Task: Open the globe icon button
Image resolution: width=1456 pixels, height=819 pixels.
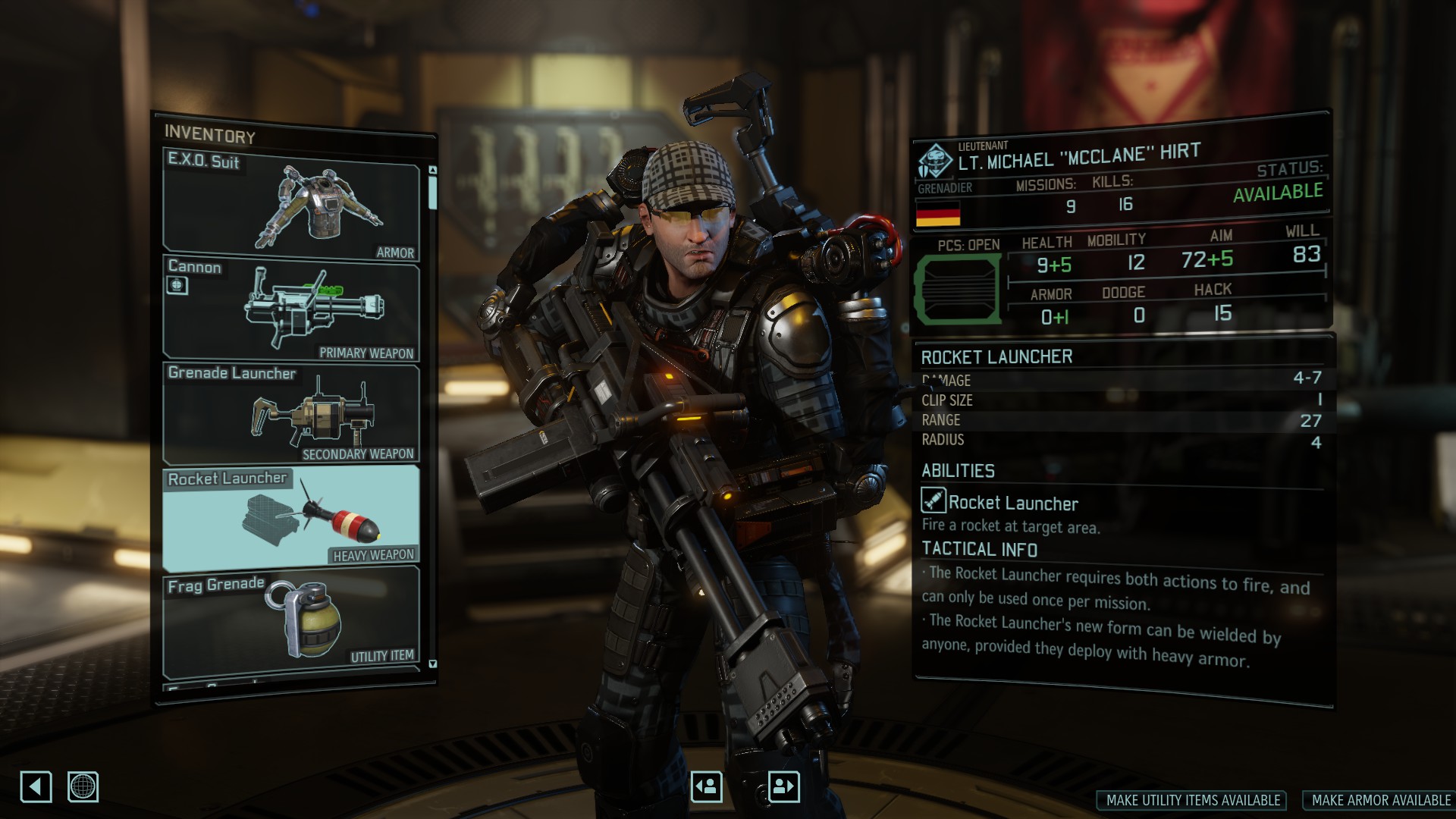Action: pyautogui.click(x=83, y=786)
